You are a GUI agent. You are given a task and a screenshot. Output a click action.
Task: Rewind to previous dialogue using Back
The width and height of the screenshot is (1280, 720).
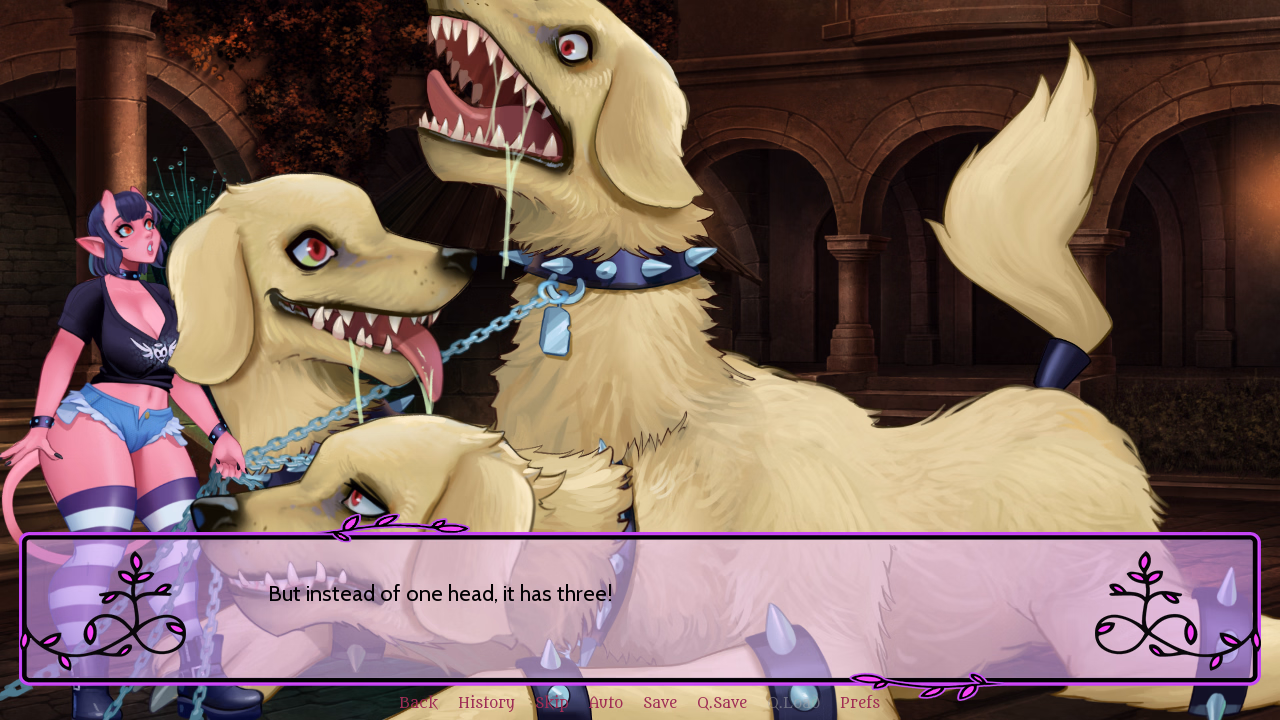(418, 702)
